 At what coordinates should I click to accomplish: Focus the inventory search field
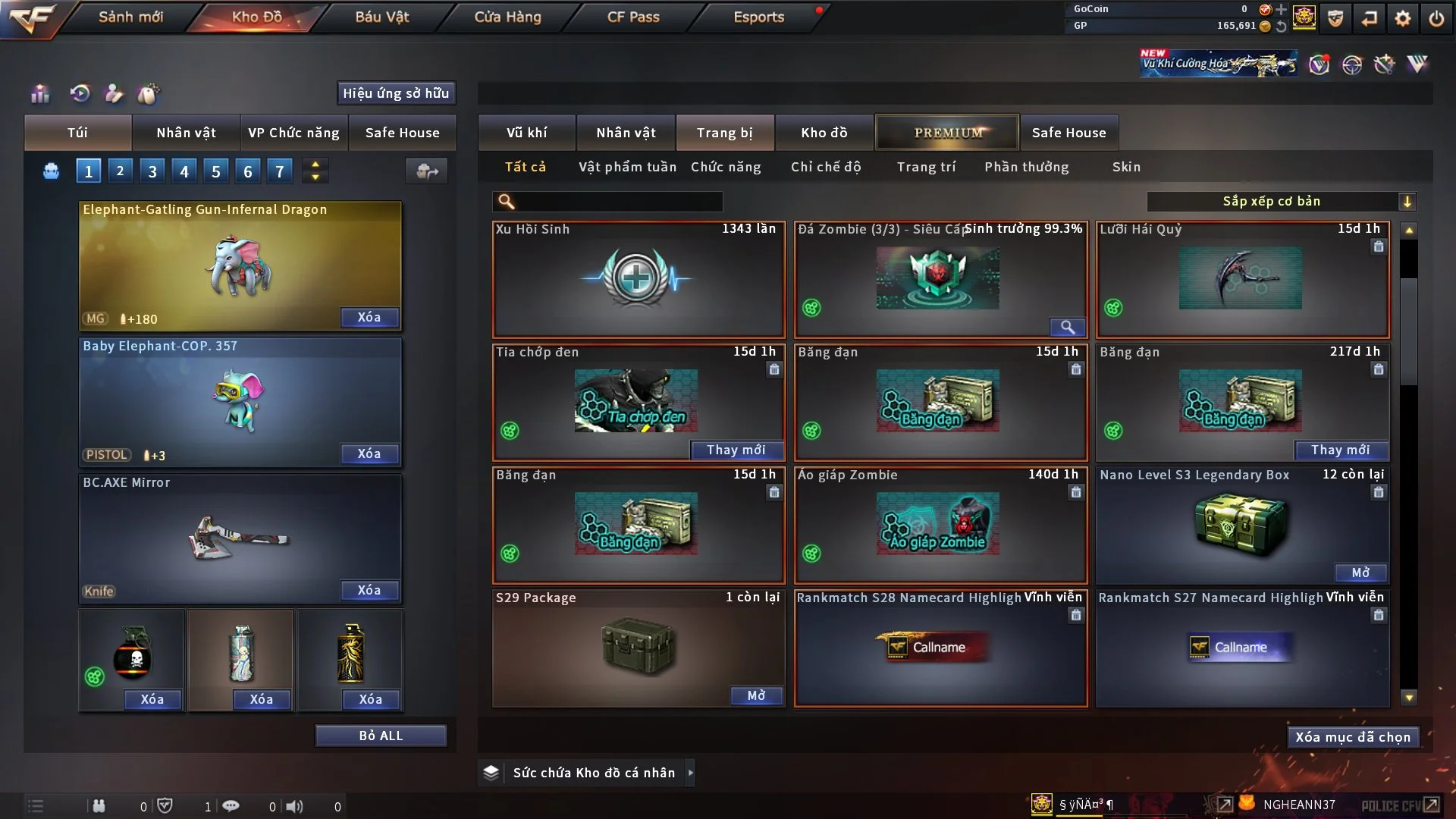pyautogui.click(x=618, y=201)
